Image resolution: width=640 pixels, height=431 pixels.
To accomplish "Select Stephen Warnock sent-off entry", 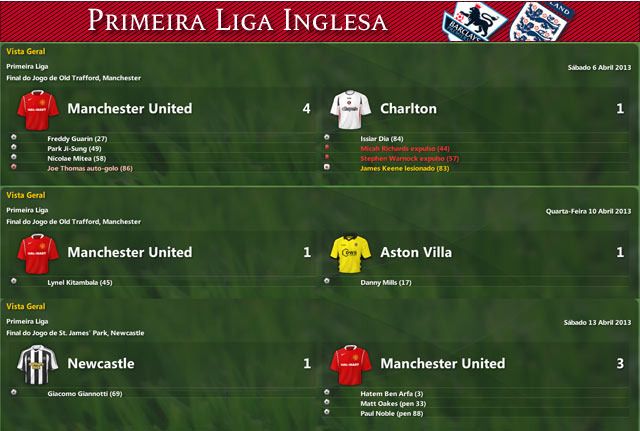I will tap(409, 158).
